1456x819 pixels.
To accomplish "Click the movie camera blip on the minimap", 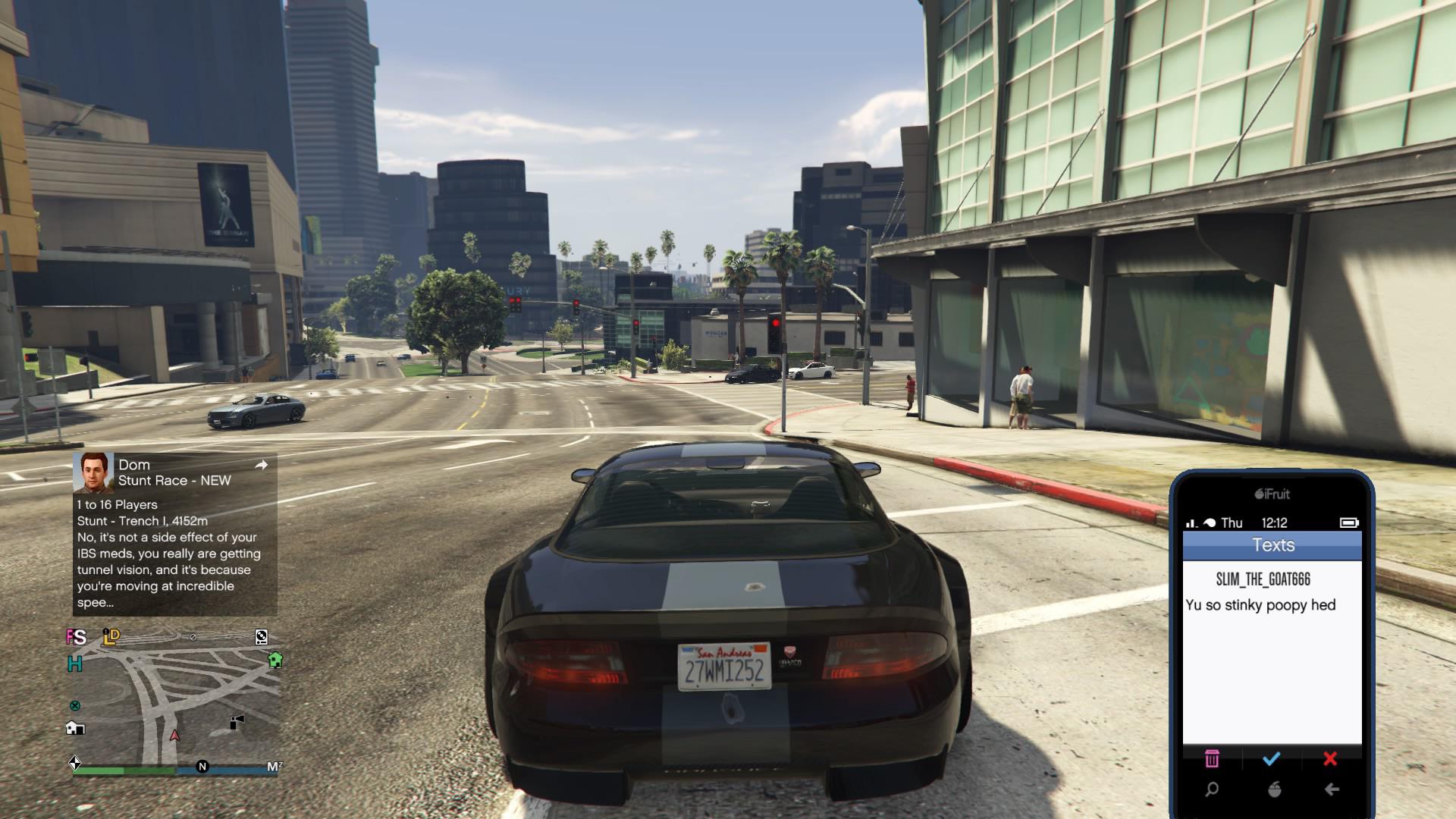I will tap(236, 722).
